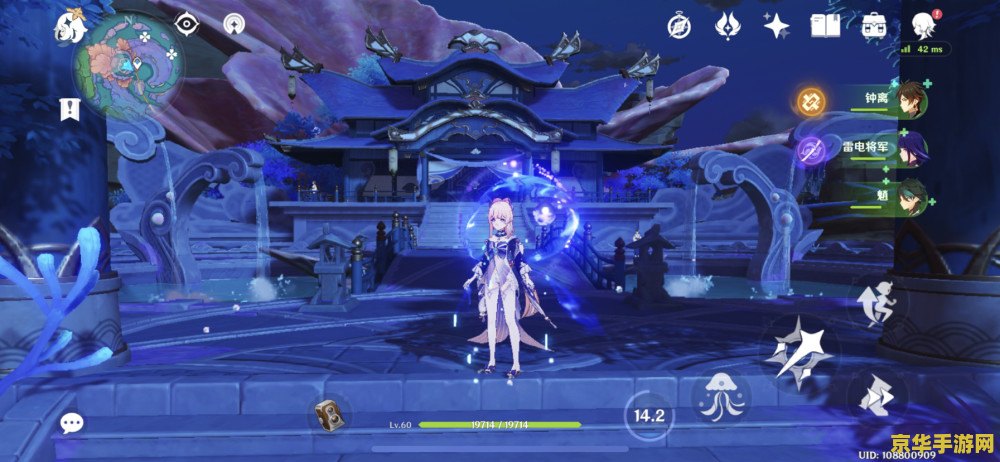This screenshot has height=462, width=1000.
Task: Switch to party member 钟离
Action: (910, 100)
